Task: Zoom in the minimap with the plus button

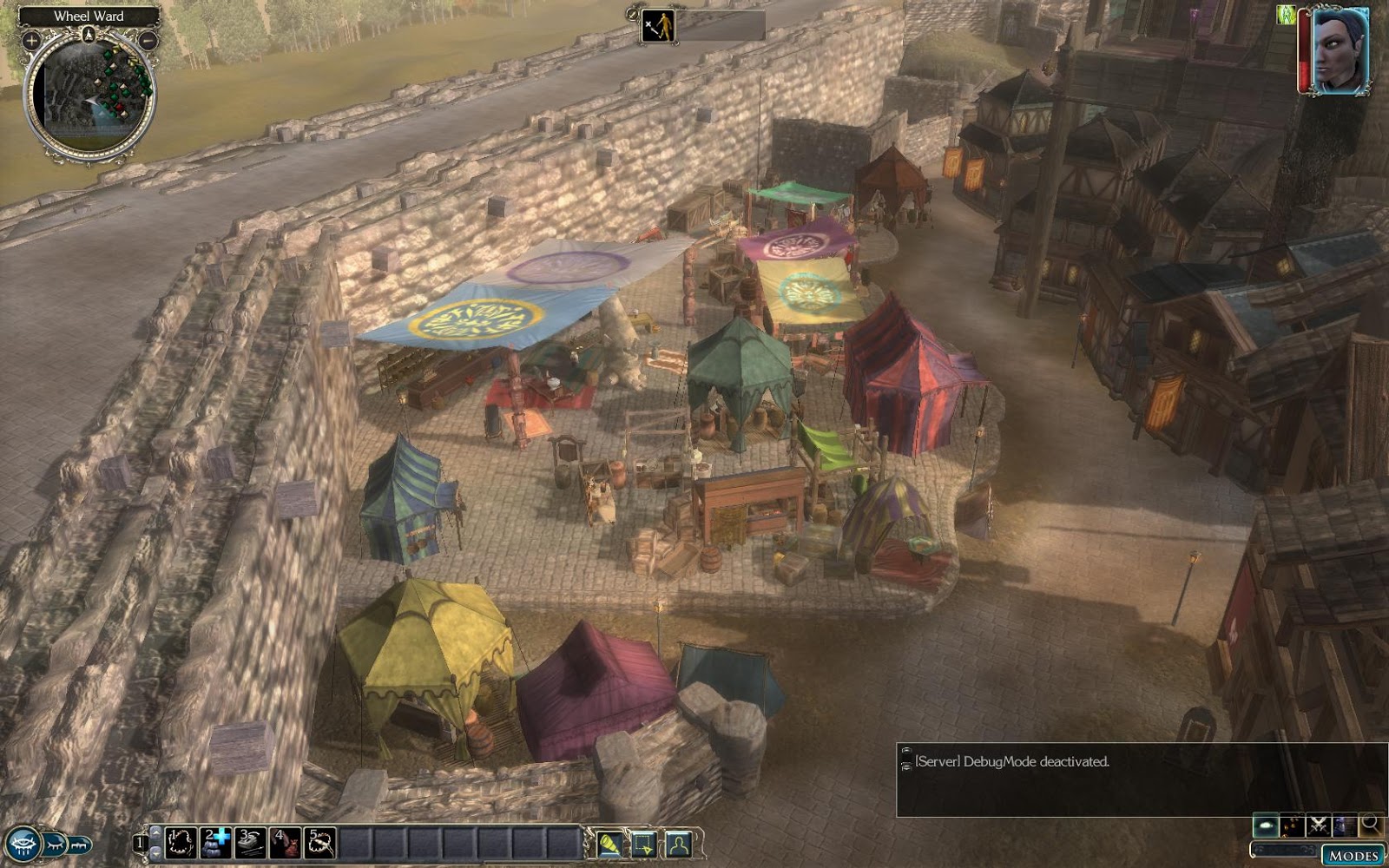Action: click(31, 40)
